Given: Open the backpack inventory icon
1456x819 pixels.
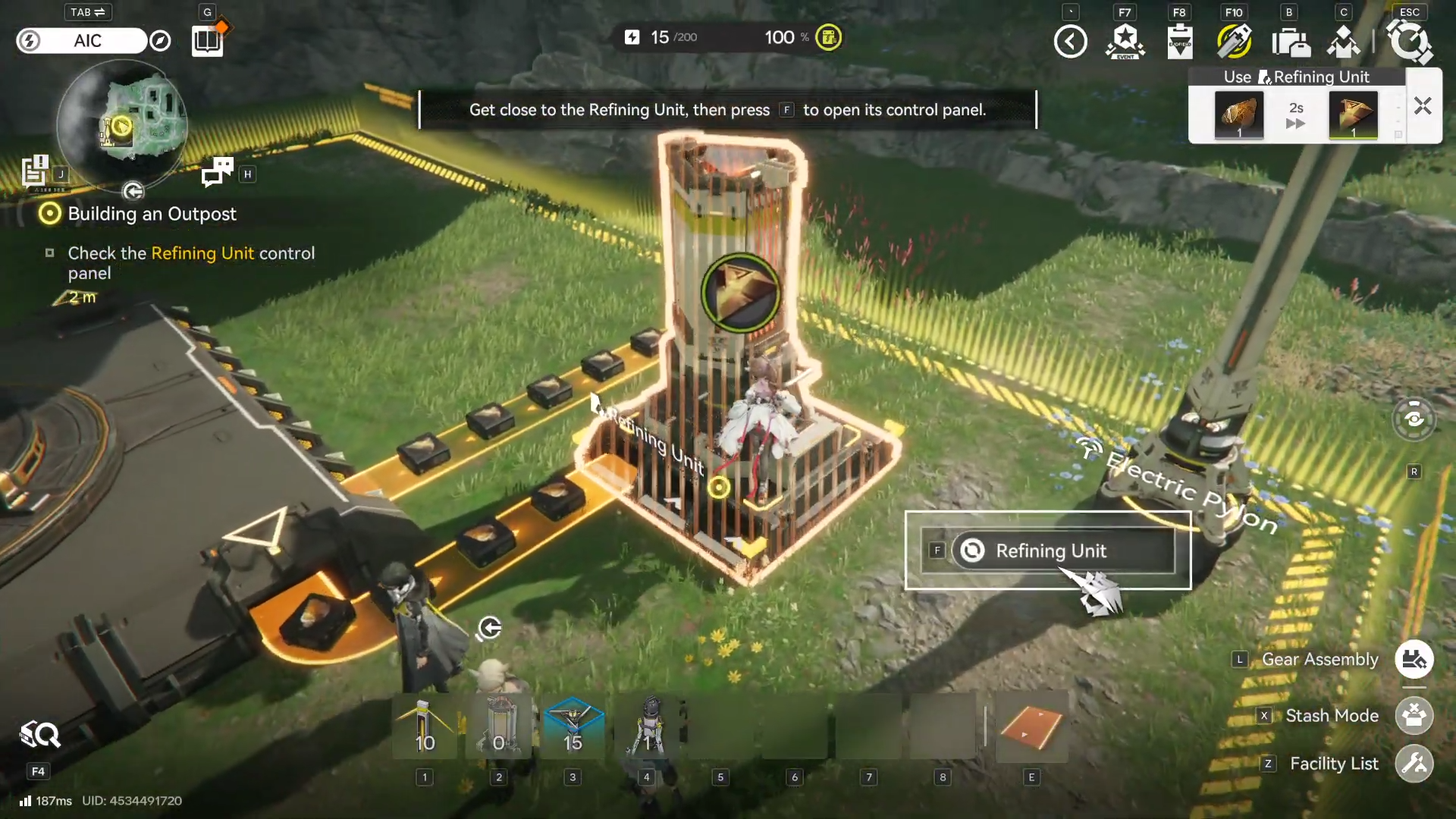Looking at the screenshot, I should pos(1289,42).
